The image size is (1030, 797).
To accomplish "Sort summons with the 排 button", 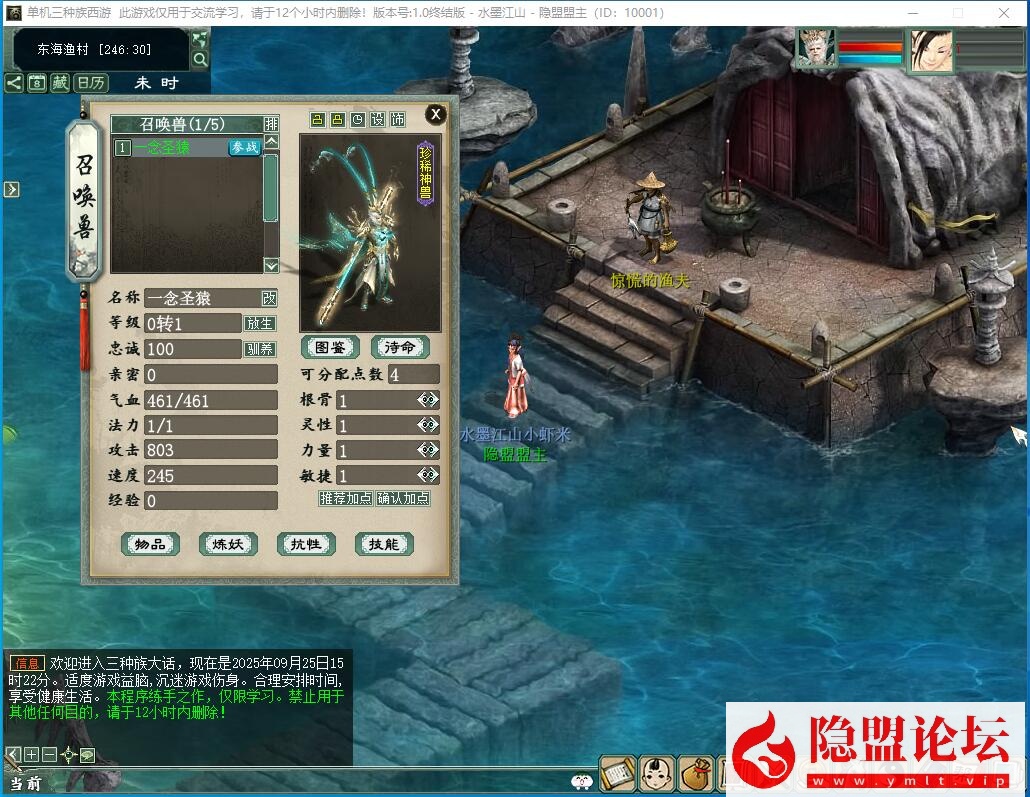I will tap(271, 124).
